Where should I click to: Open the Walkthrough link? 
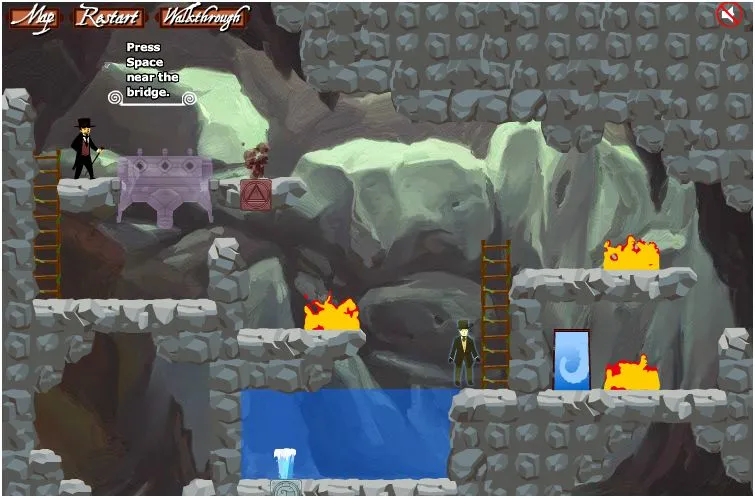(x=202, y=17)
